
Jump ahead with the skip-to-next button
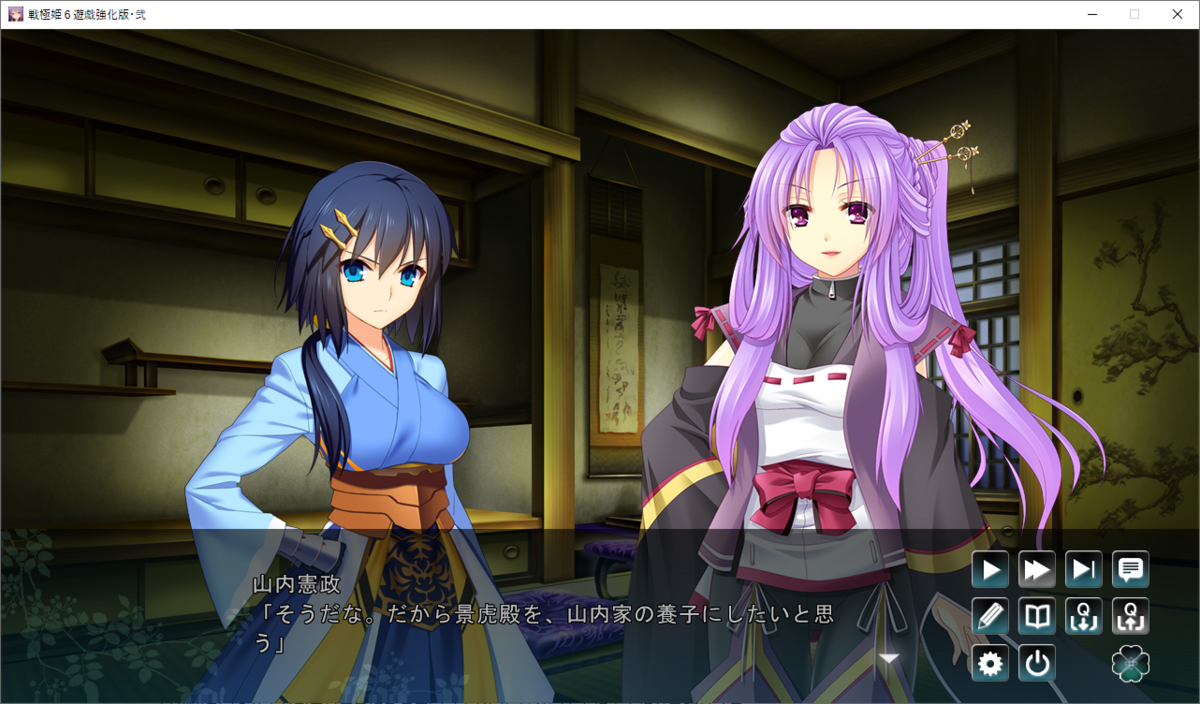coord(1084,570)
